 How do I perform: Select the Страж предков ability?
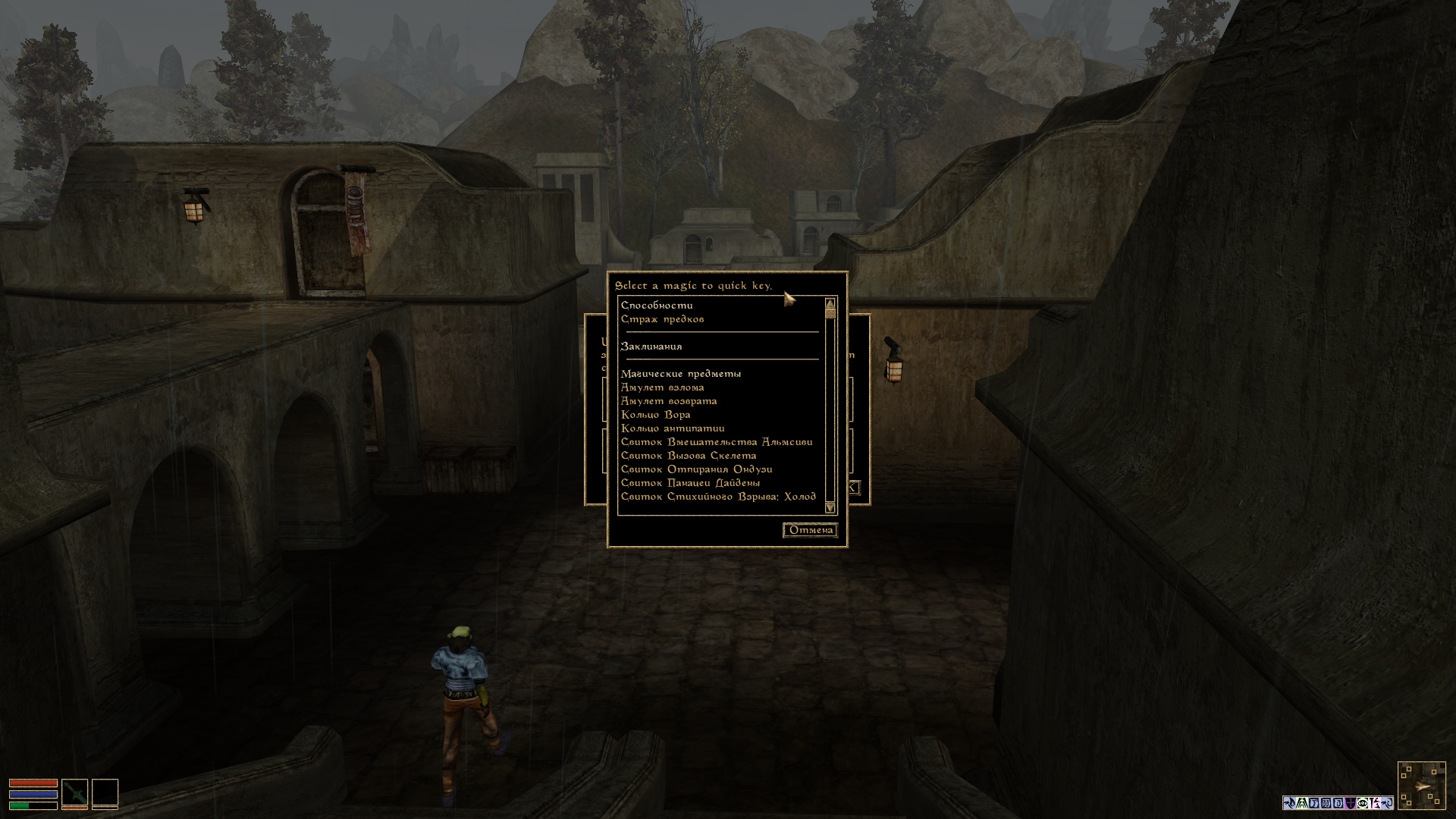click(662, 319)
